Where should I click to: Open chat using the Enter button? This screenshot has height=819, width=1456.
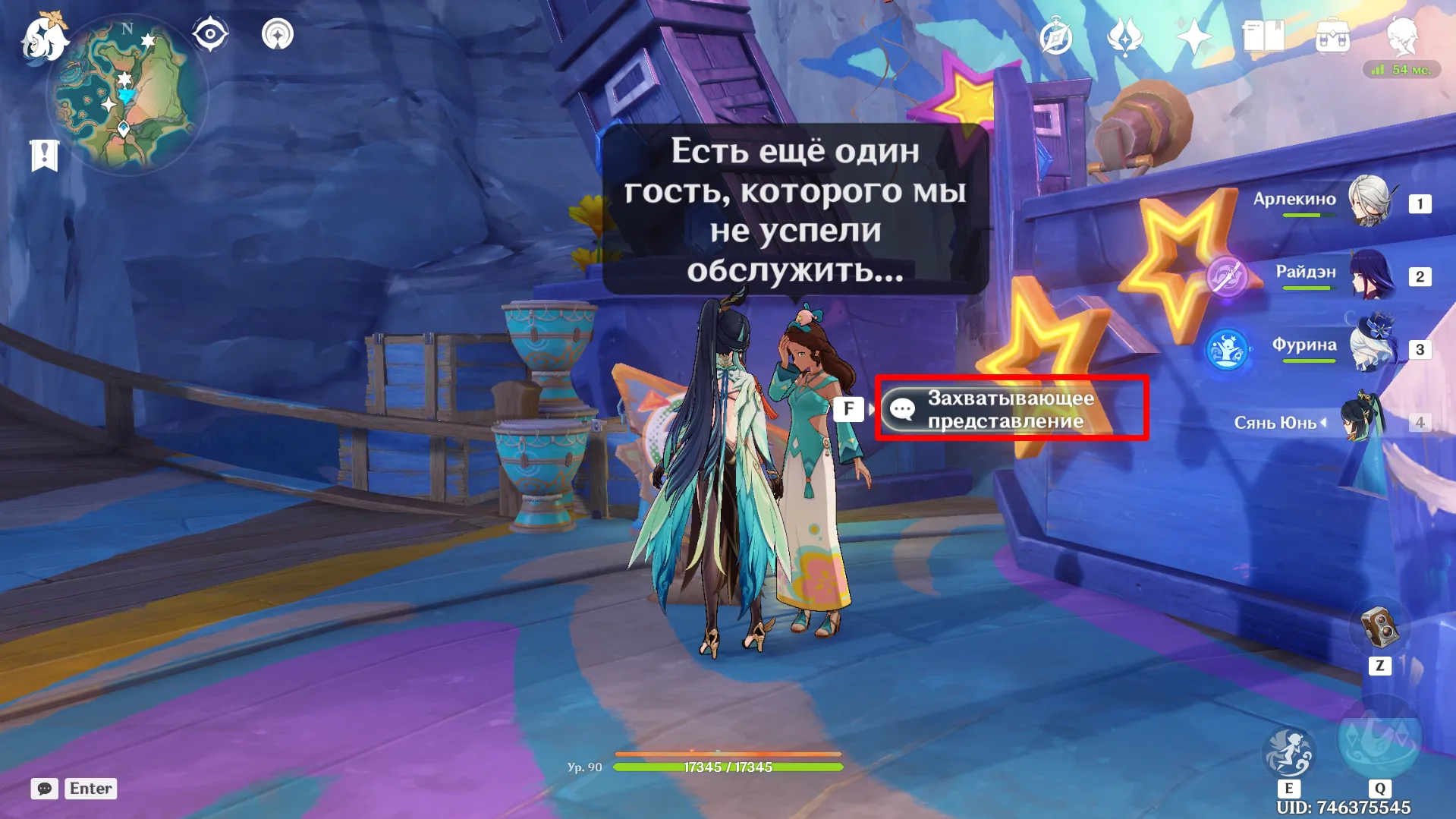90,789
